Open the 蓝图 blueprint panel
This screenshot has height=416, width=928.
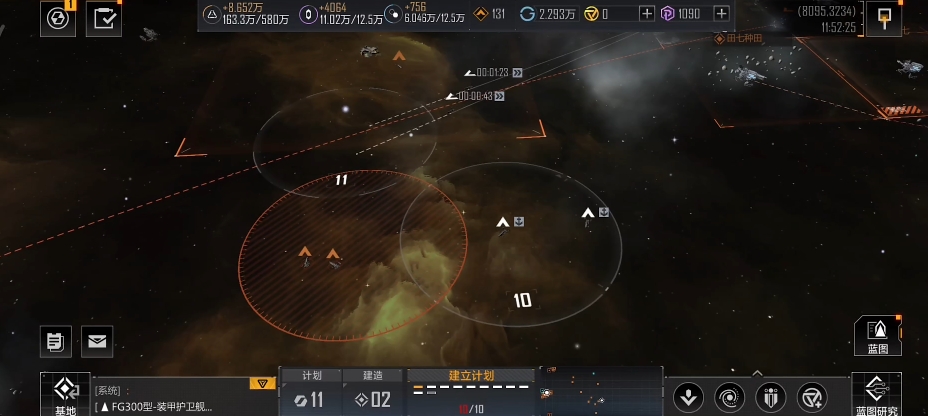[877, 335]
